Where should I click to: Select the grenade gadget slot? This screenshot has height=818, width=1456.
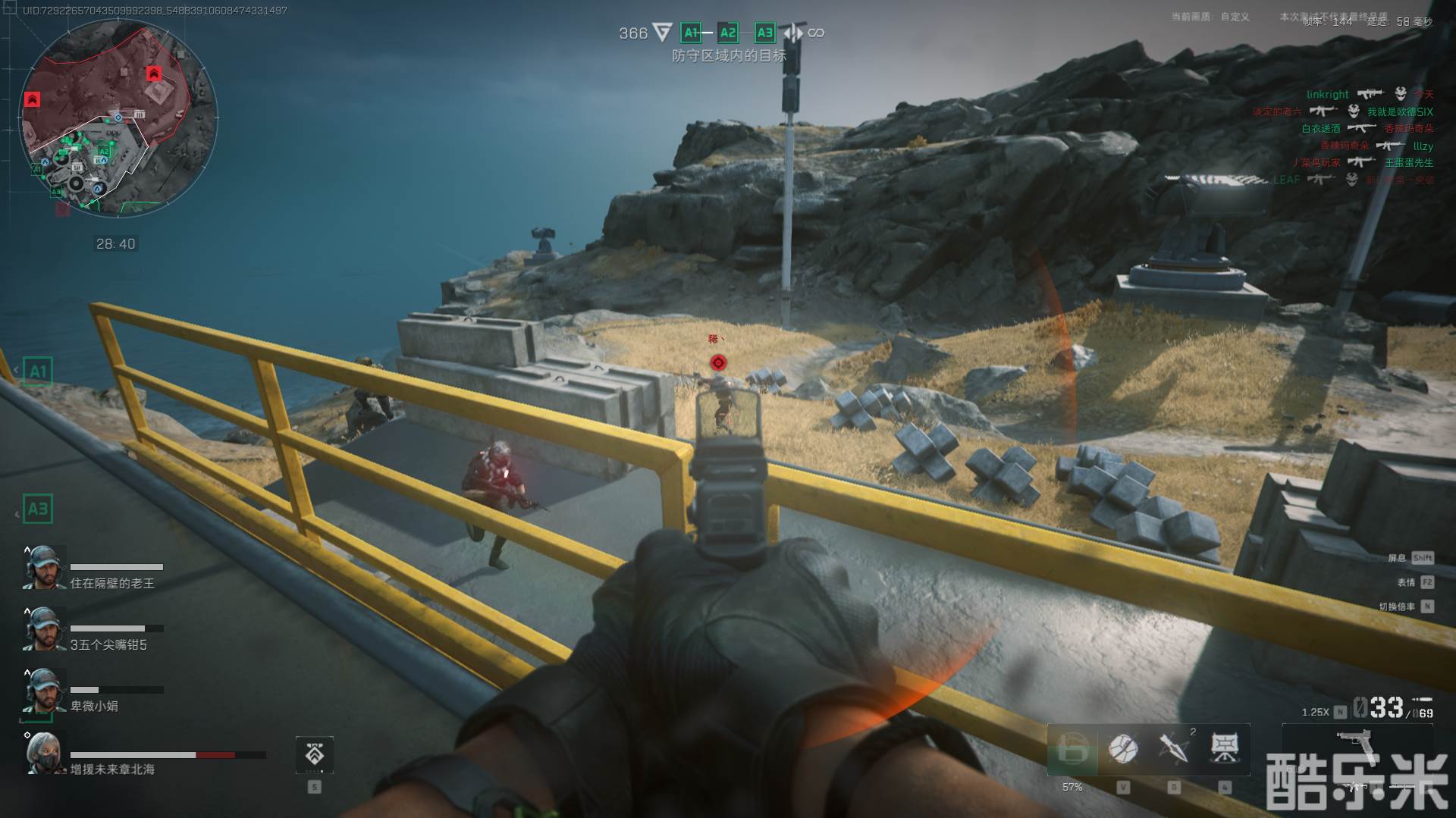coord(1122,749)
